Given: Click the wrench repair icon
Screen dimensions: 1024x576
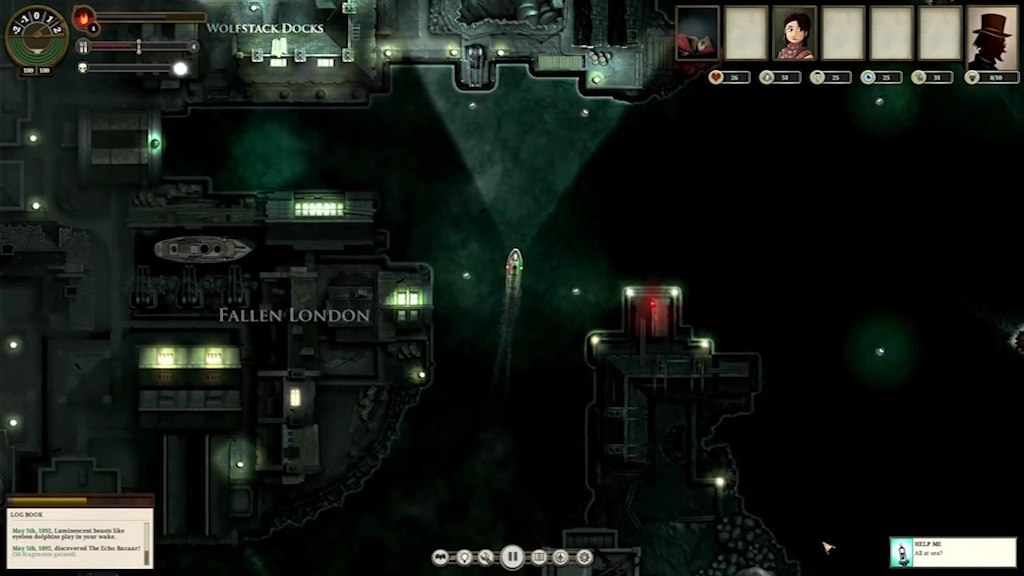Looking at the screenshot, I should pyautogui.click(x=486, y=557).
